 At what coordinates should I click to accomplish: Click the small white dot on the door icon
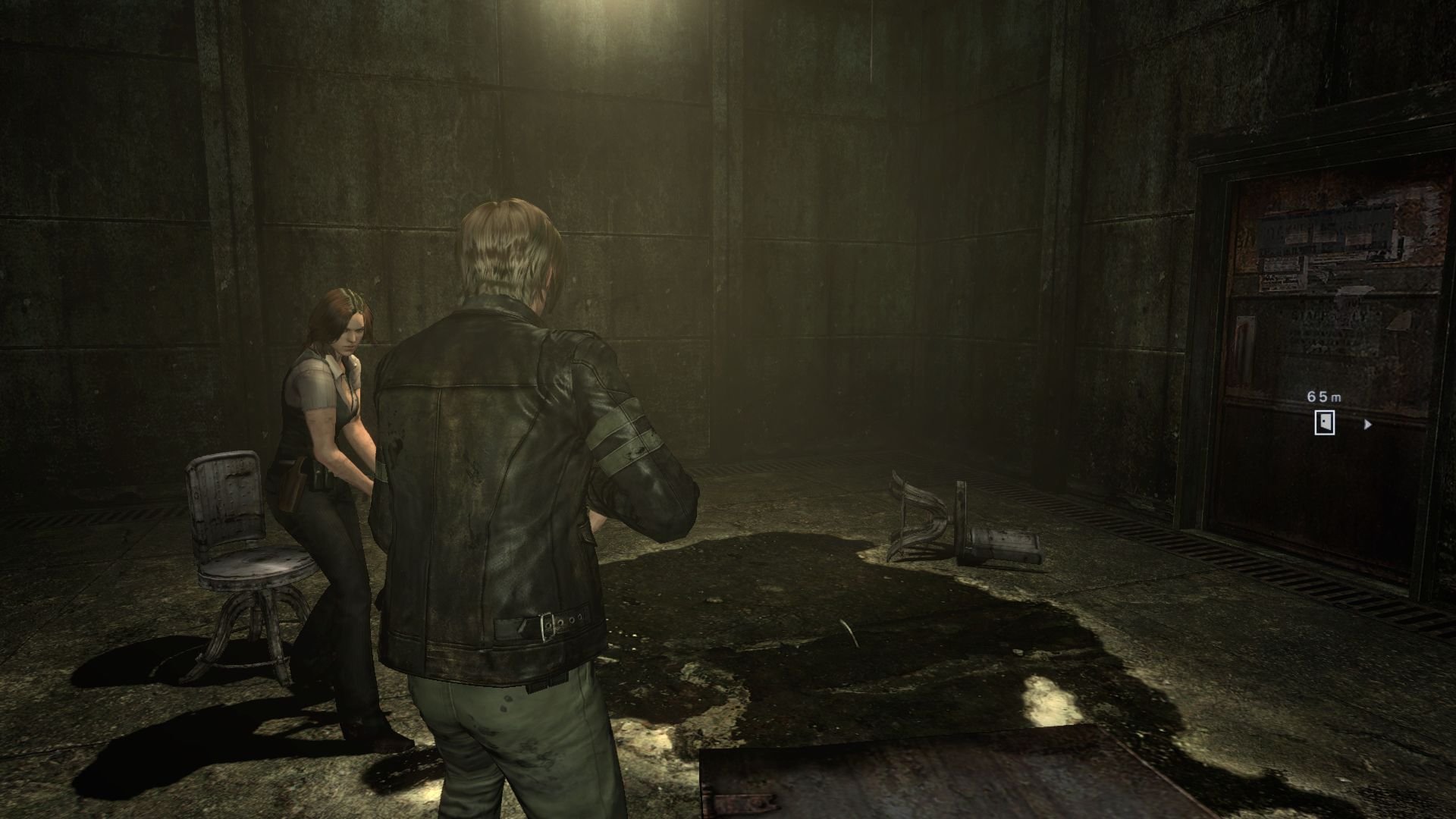click(x=1323, y=421)
